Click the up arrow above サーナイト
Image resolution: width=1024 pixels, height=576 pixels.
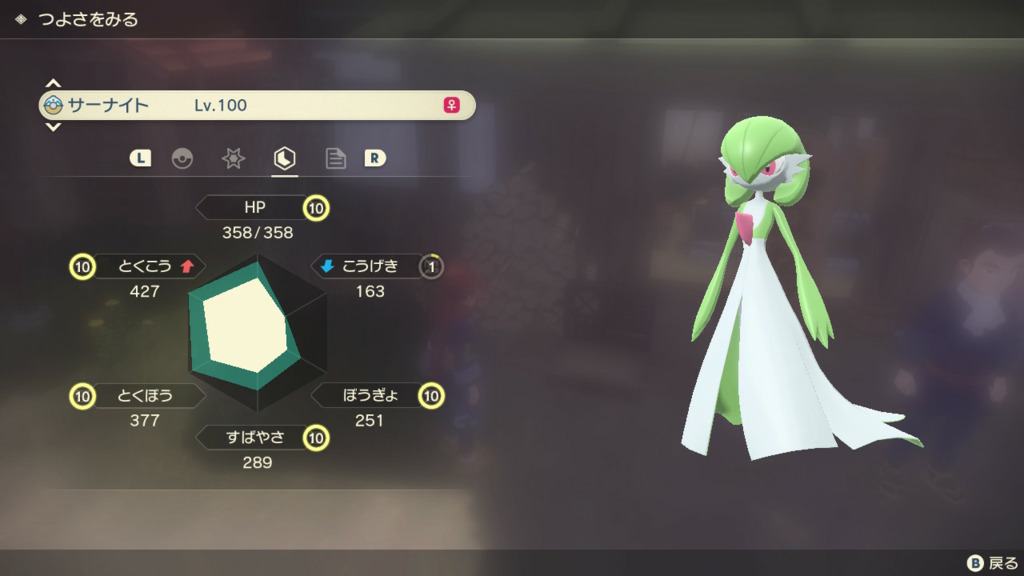(x=53, y=83)
